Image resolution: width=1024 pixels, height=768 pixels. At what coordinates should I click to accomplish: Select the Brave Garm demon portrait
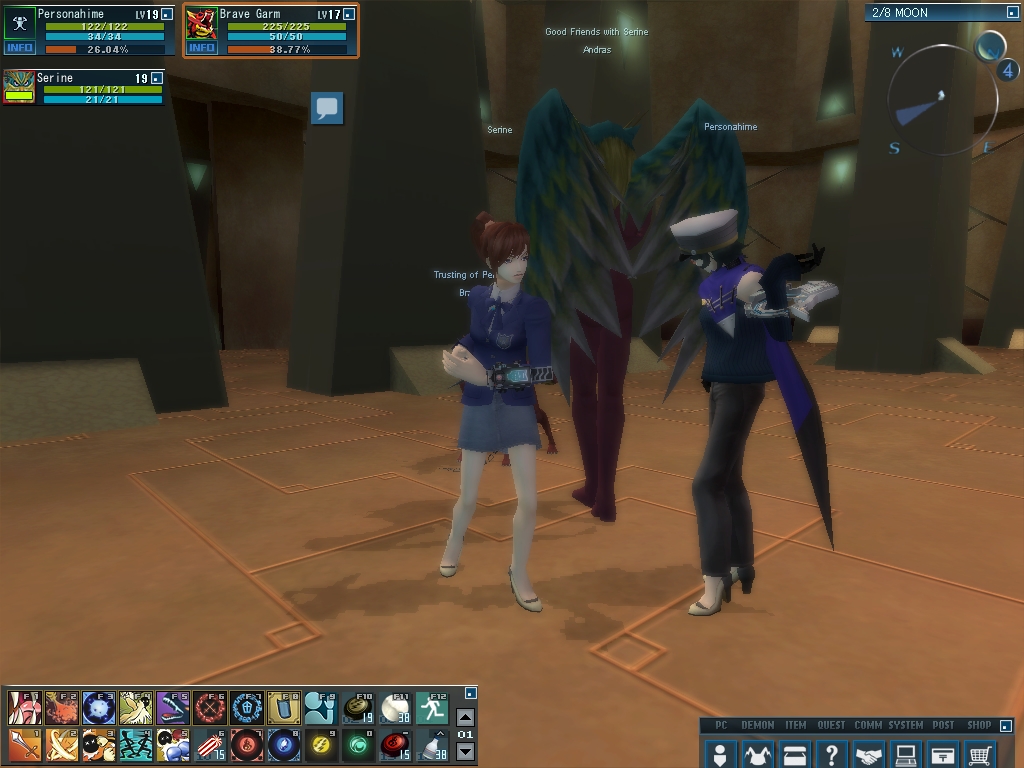(x=202, y=23)
